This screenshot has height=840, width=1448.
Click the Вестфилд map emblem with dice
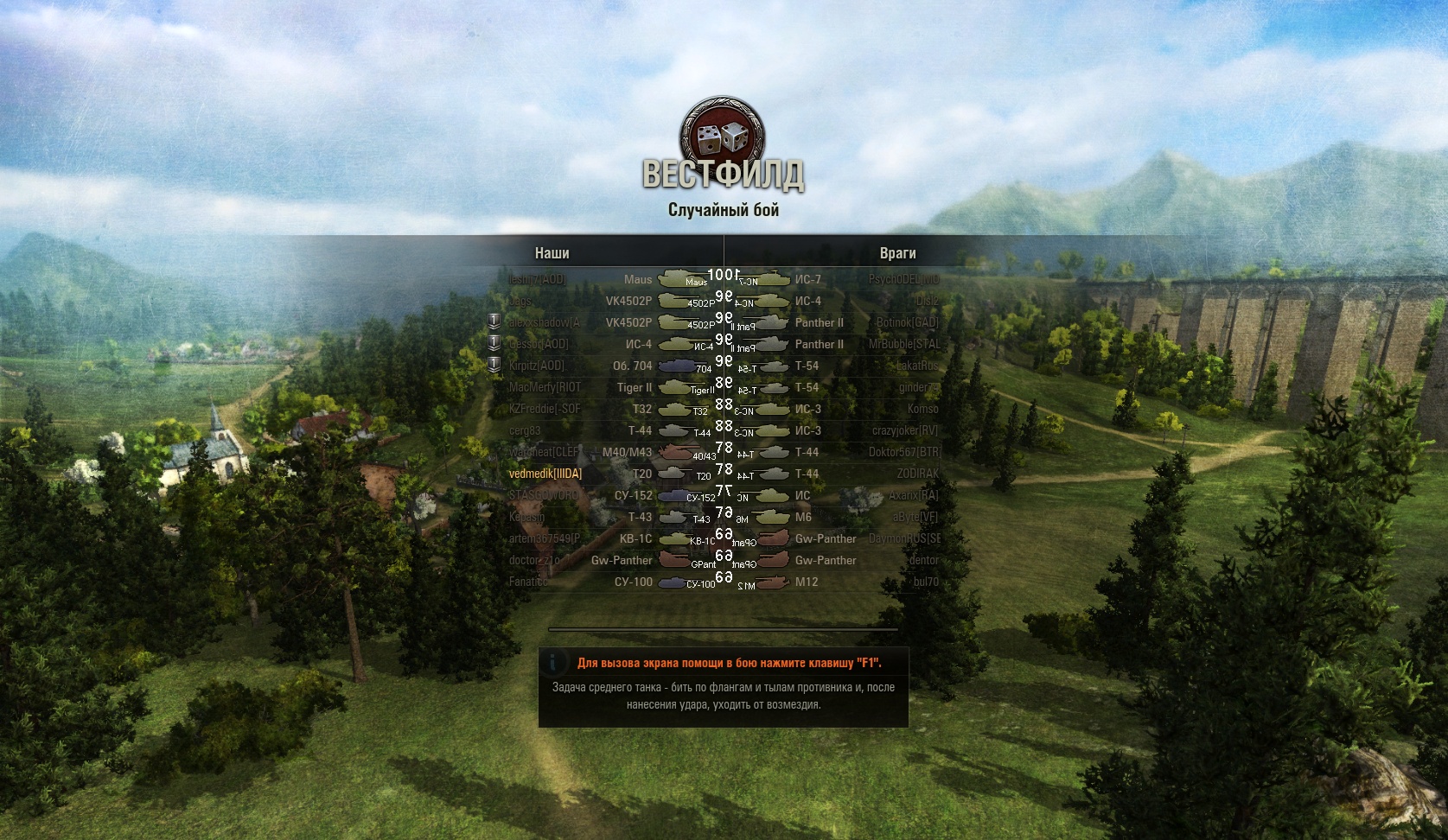click(723, 134)
